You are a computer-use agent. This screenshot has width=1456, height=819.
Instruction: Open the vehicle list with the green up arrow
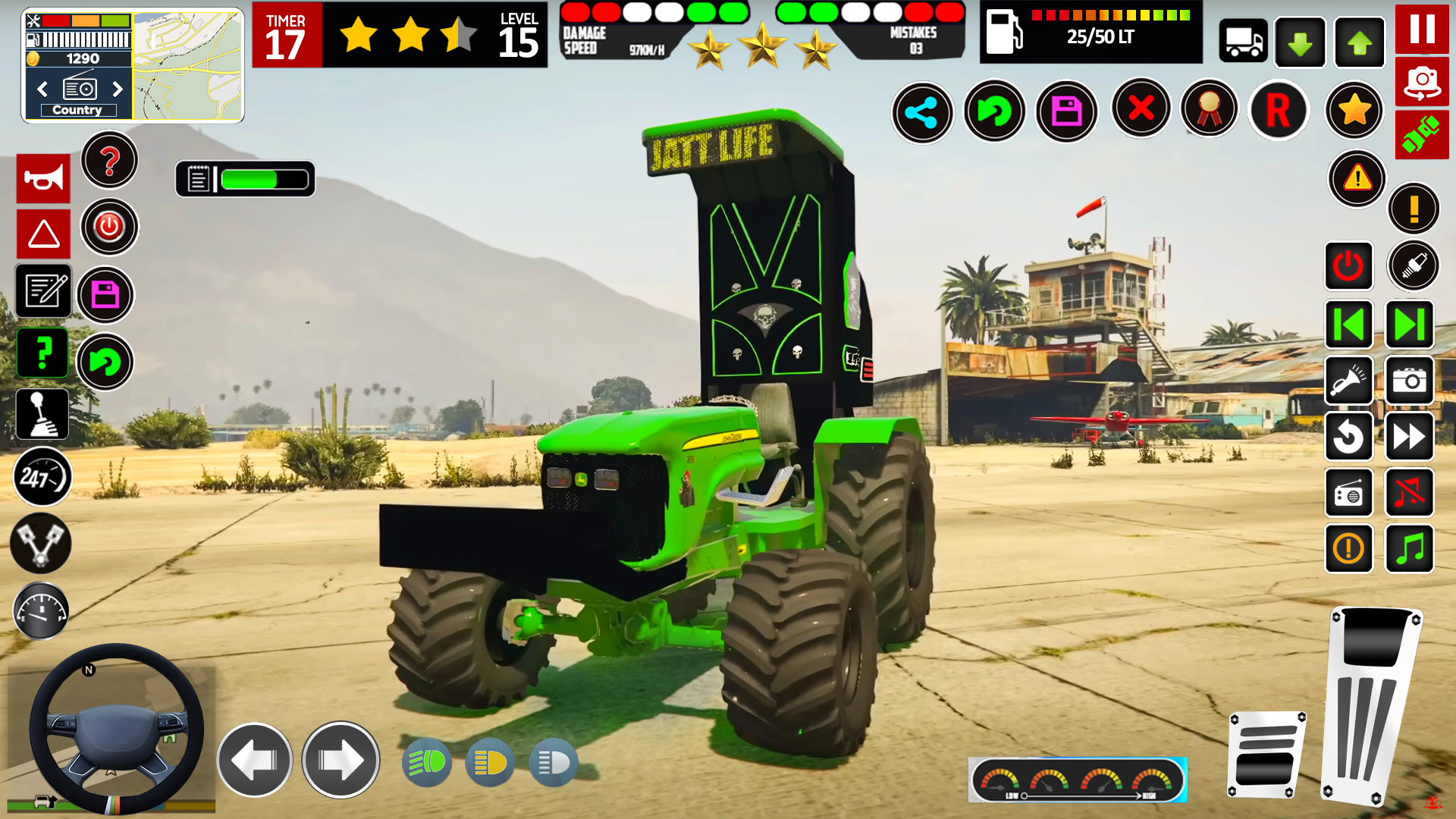[x=1359, y=42]
